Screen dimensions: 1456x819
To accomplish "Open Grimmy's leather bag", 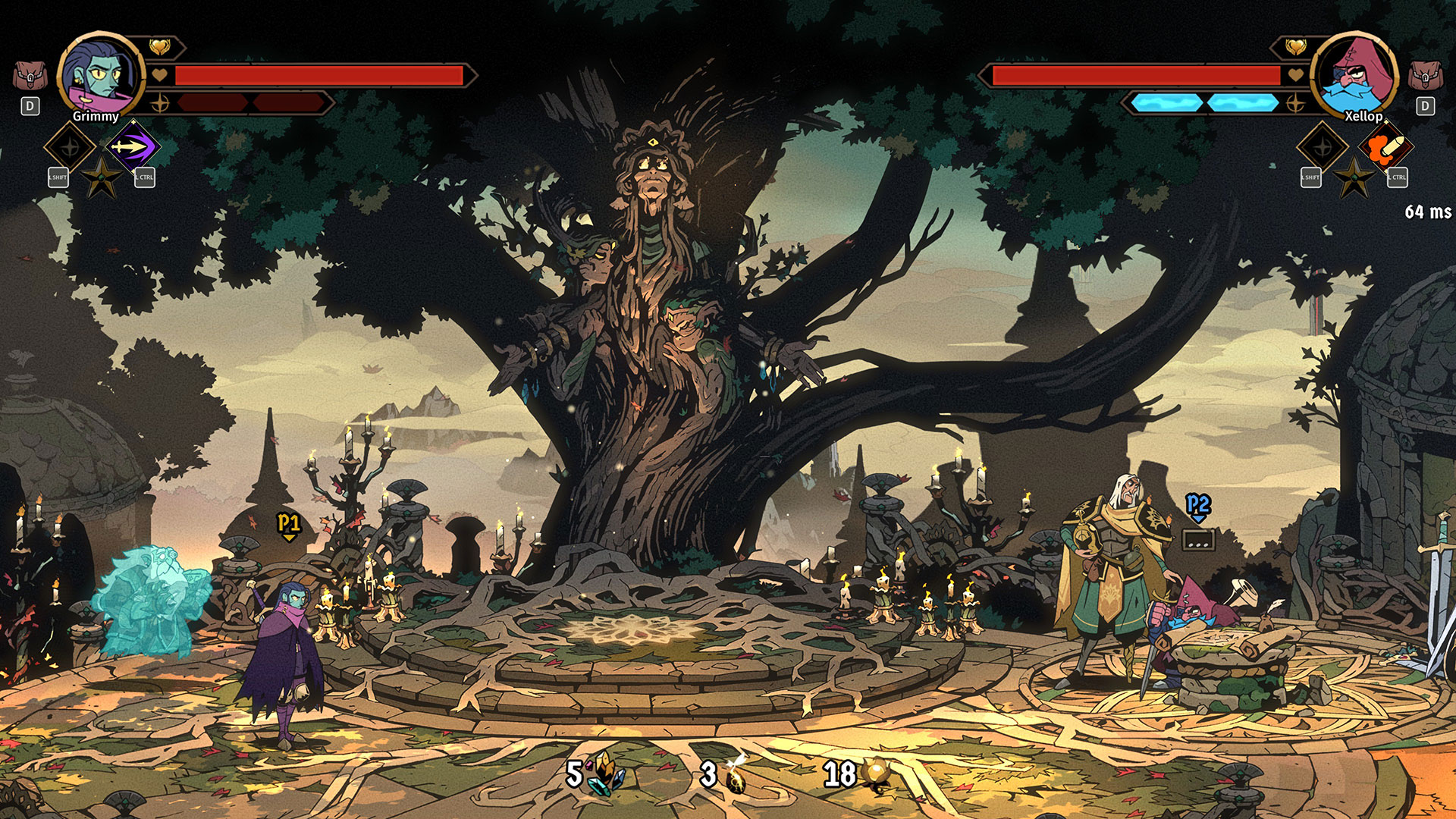I will point(30,76).
